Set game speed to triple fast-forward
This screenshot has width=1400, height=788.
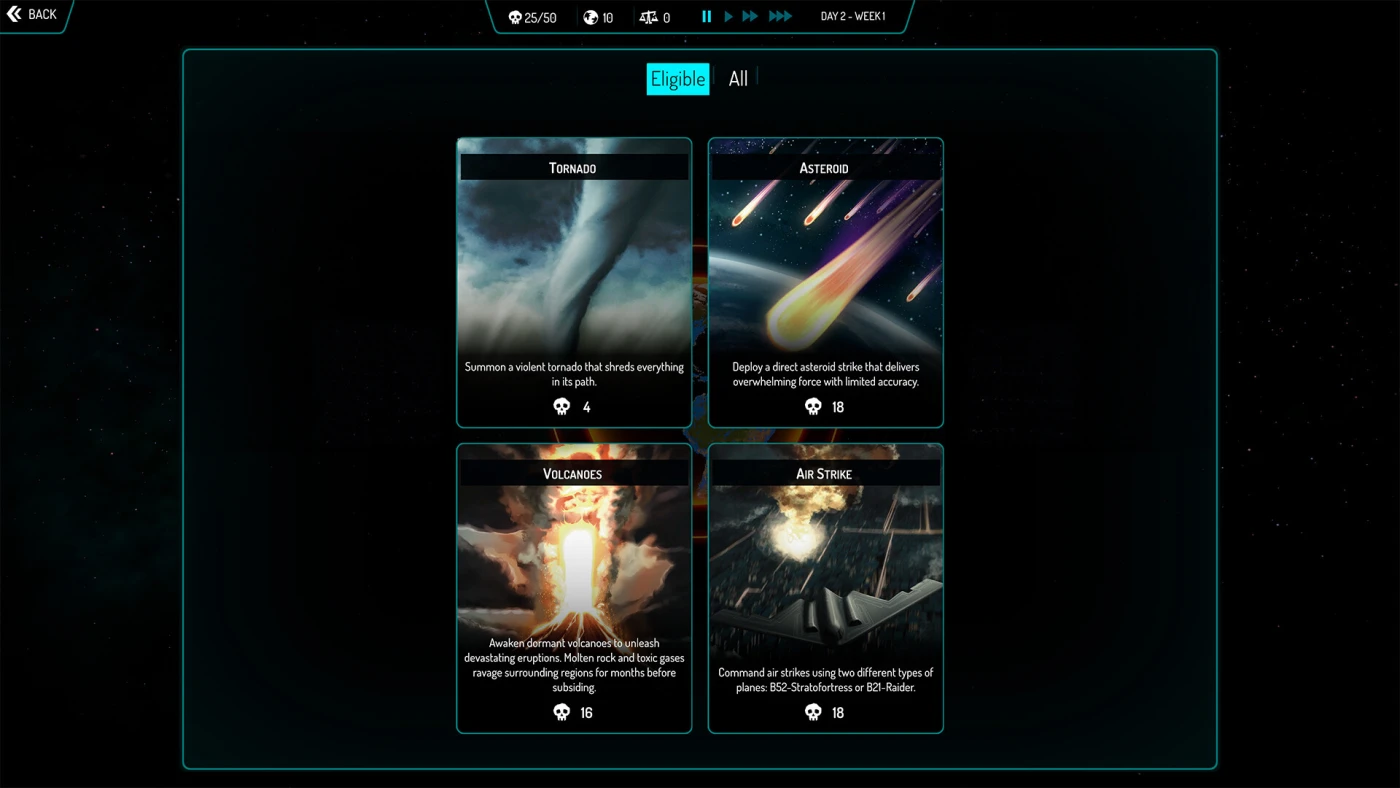tap(780, 17)
